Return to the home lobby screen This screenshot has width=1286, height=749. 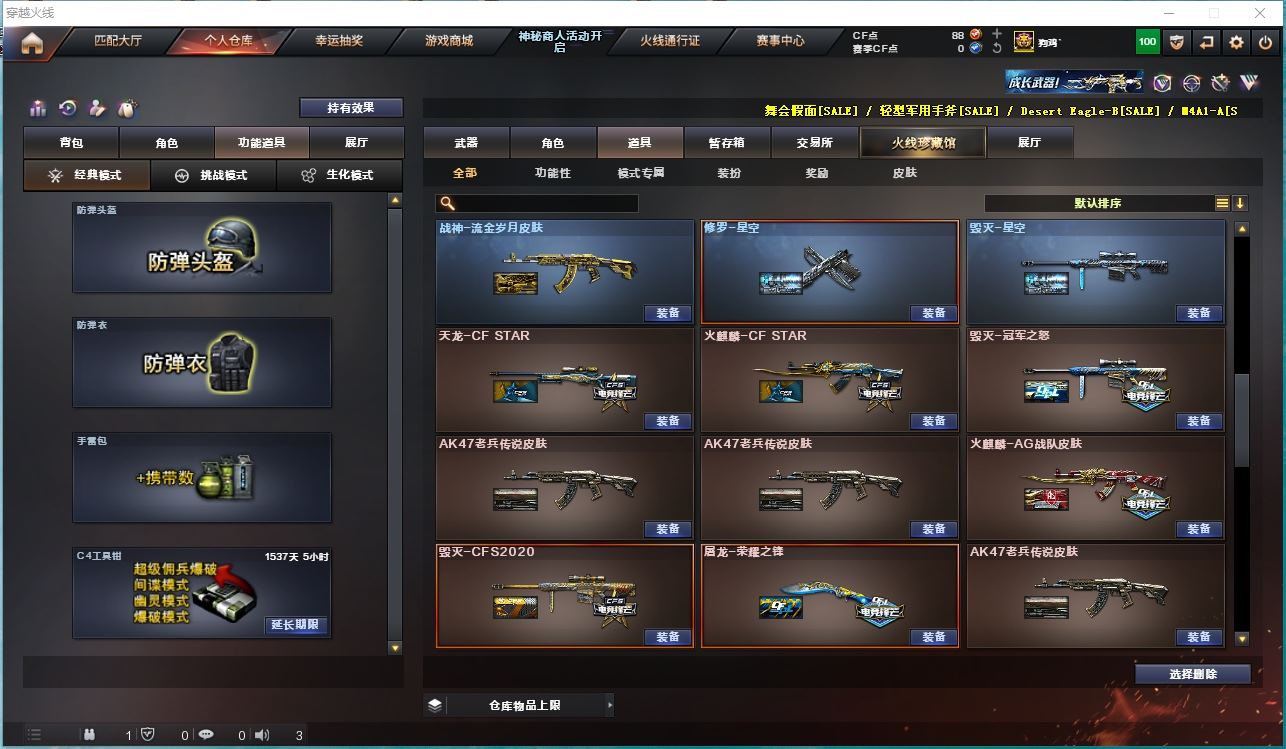pos(32,43)
